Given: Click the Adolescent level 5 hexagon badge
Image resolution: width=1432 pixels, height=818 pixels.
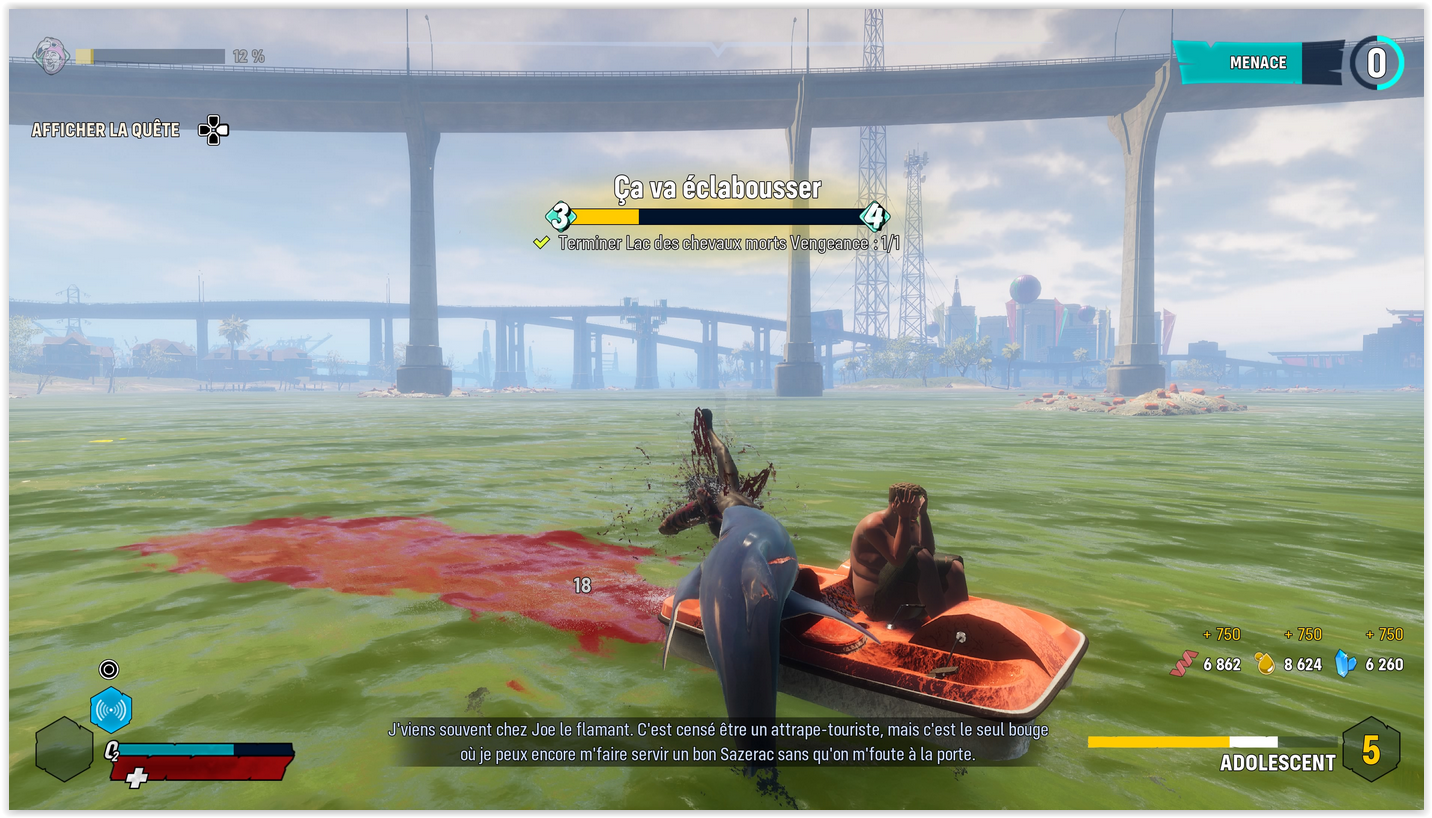Looking at the screenshot, I should [1371, 749].
